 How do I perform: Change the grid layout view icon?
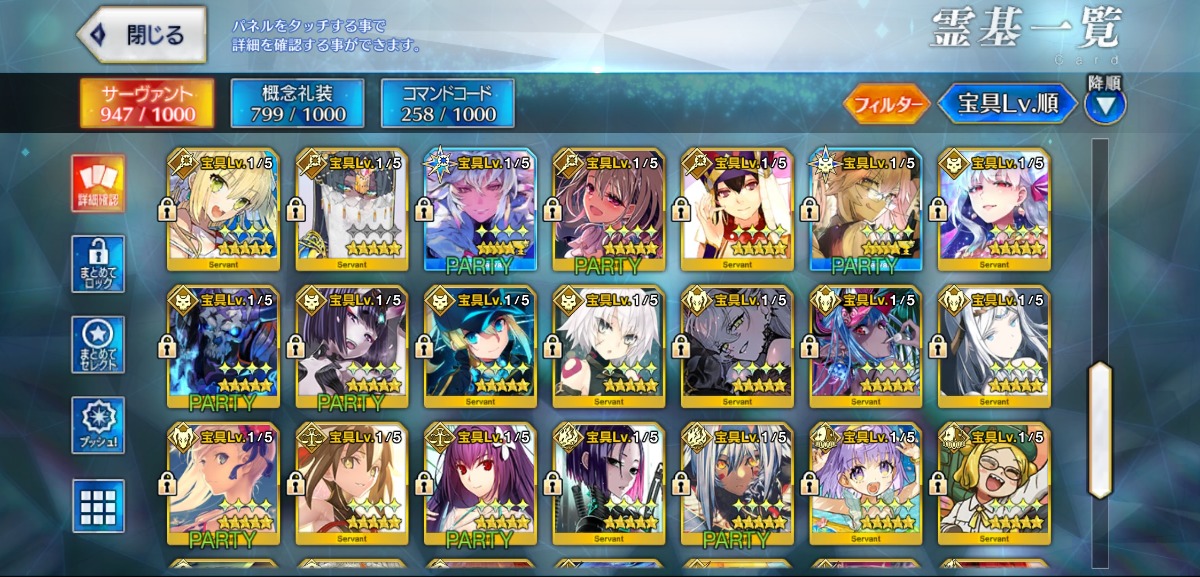(98, 506)
